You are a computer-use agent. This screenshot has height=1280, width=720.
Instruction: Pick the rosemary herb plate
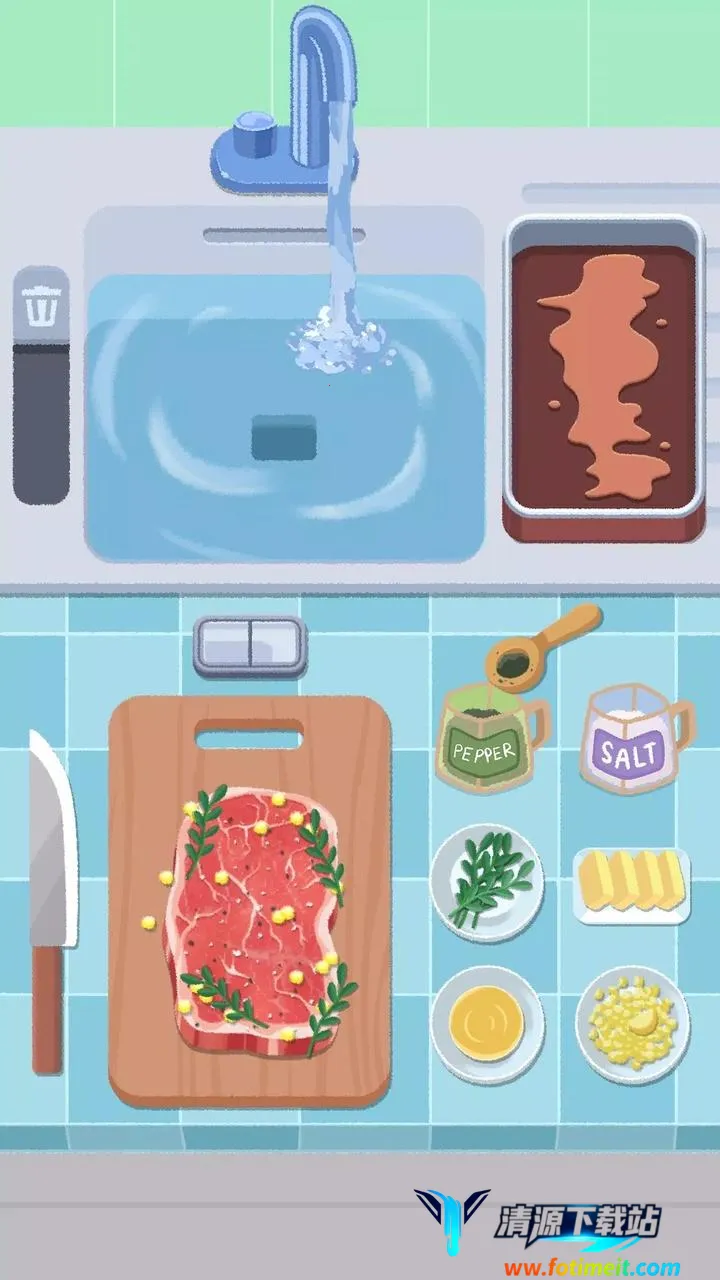coord(487,882)
